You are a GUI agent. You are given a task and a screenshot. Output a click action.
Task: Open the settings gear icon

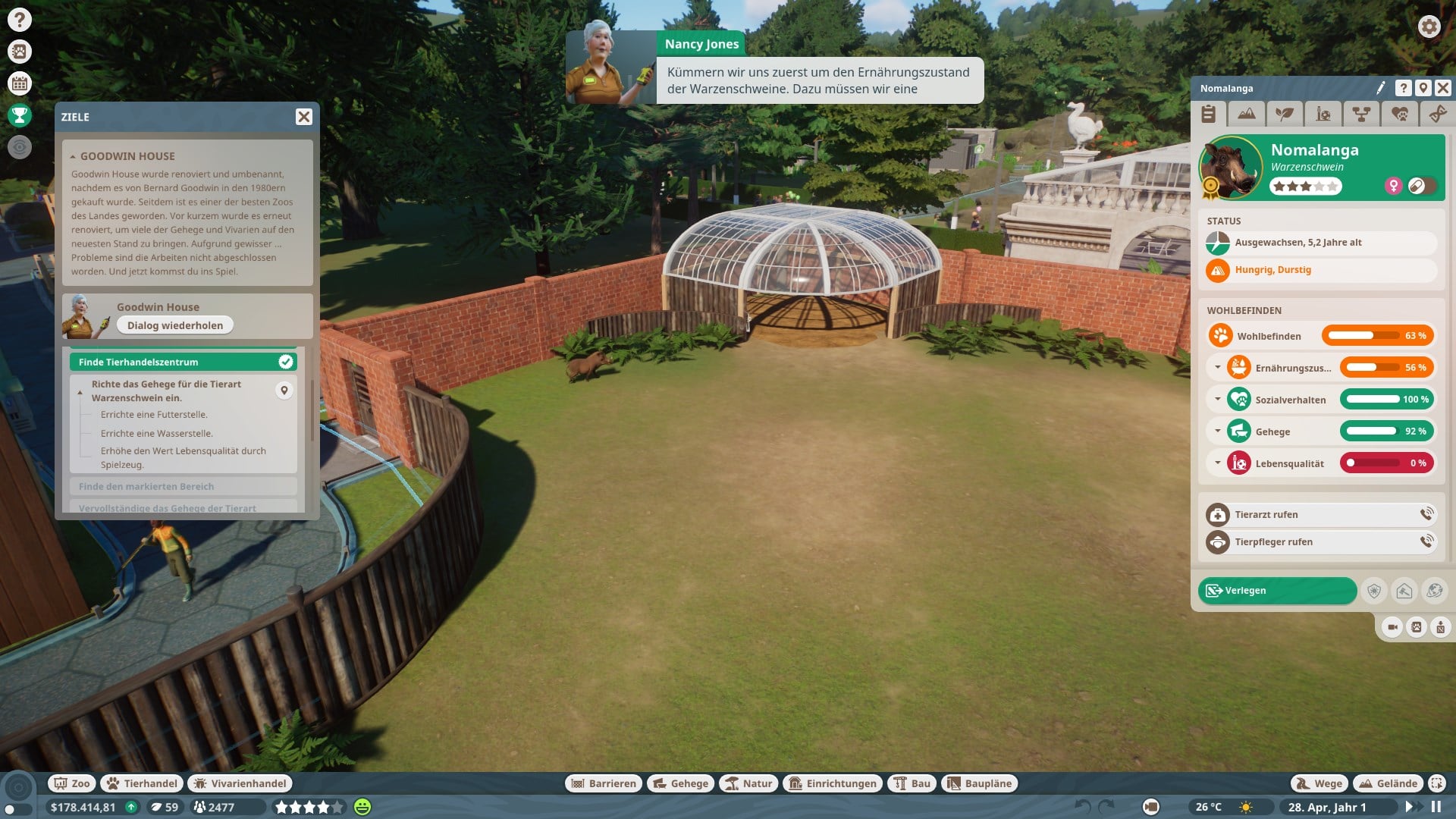pos(1429,27)
